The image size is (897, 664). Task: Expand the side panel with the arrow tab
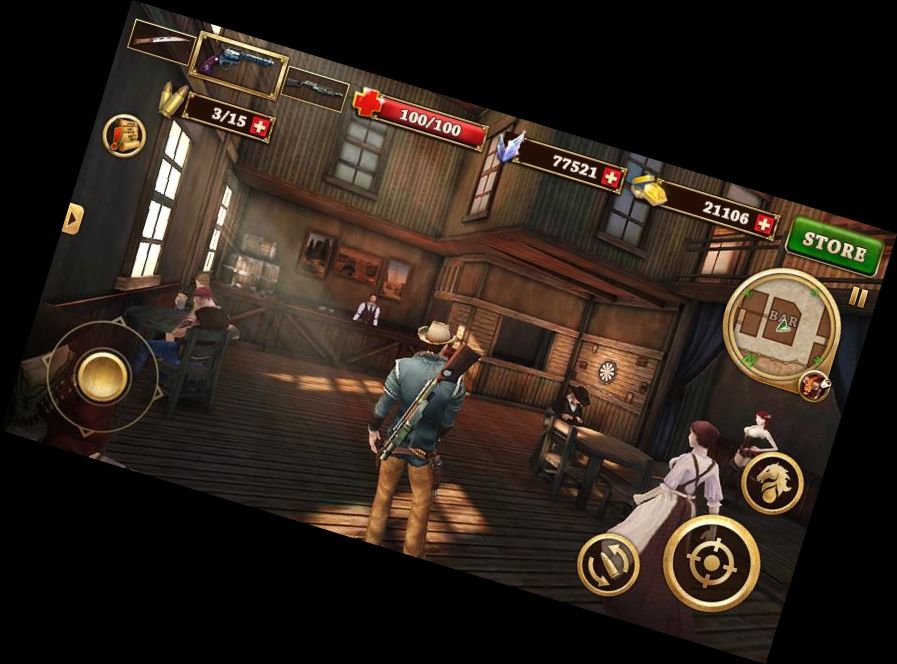71,218
